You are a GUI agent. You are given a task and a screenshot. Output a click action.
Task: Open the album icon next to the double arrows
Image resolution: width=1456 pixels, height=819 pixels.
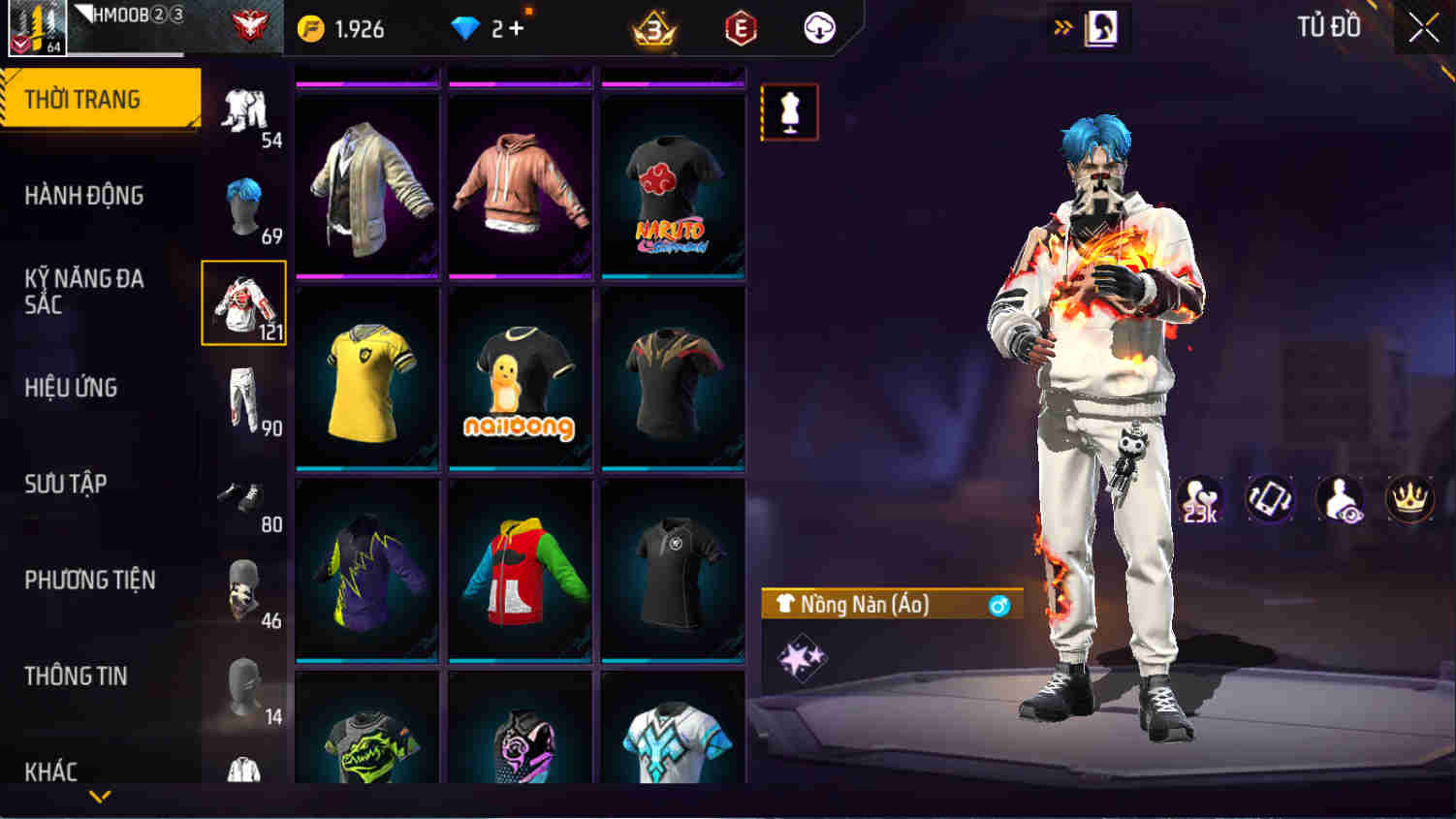tap(1100, 28)
